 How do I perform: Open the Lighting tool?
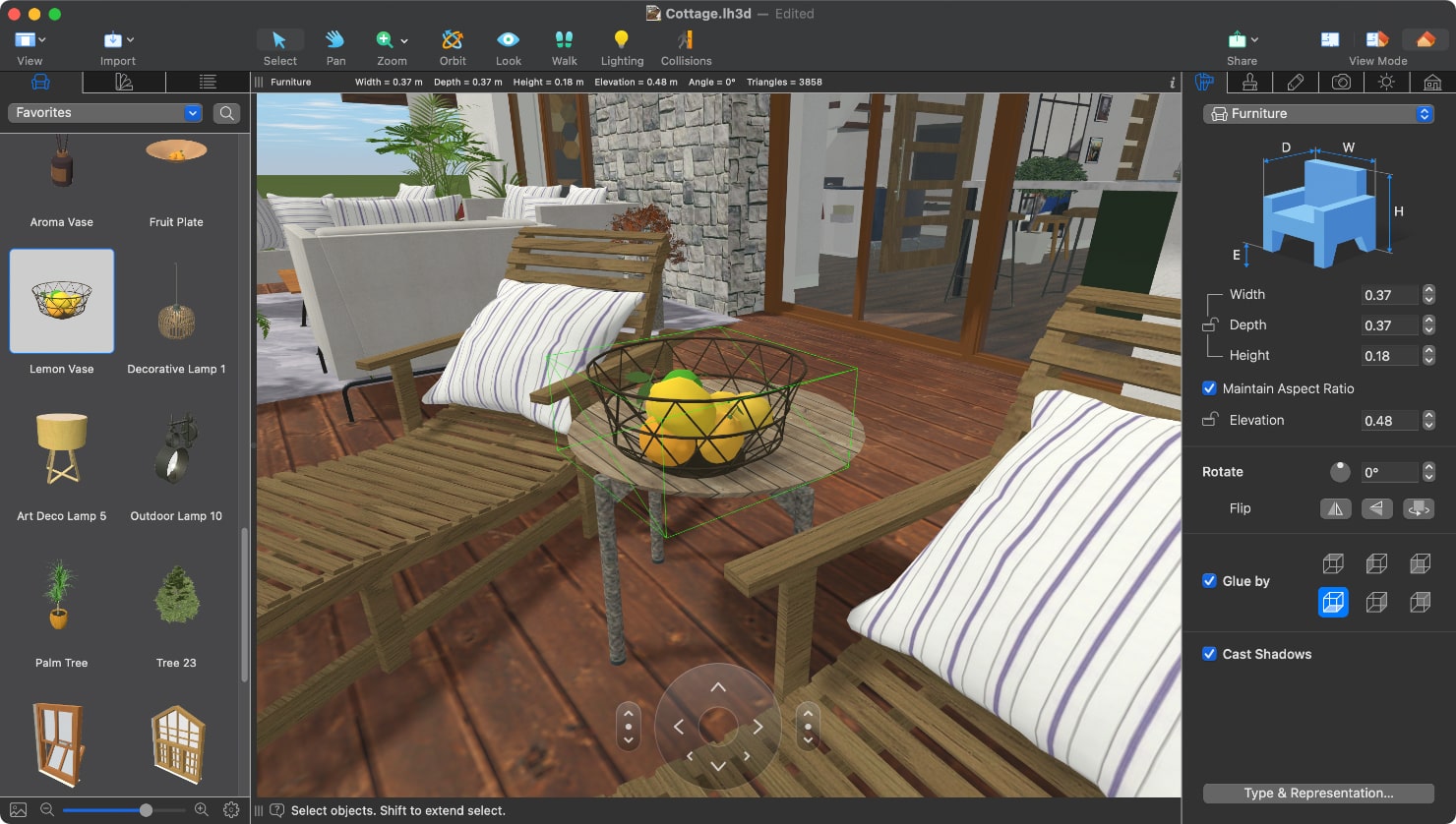(622, 44)
